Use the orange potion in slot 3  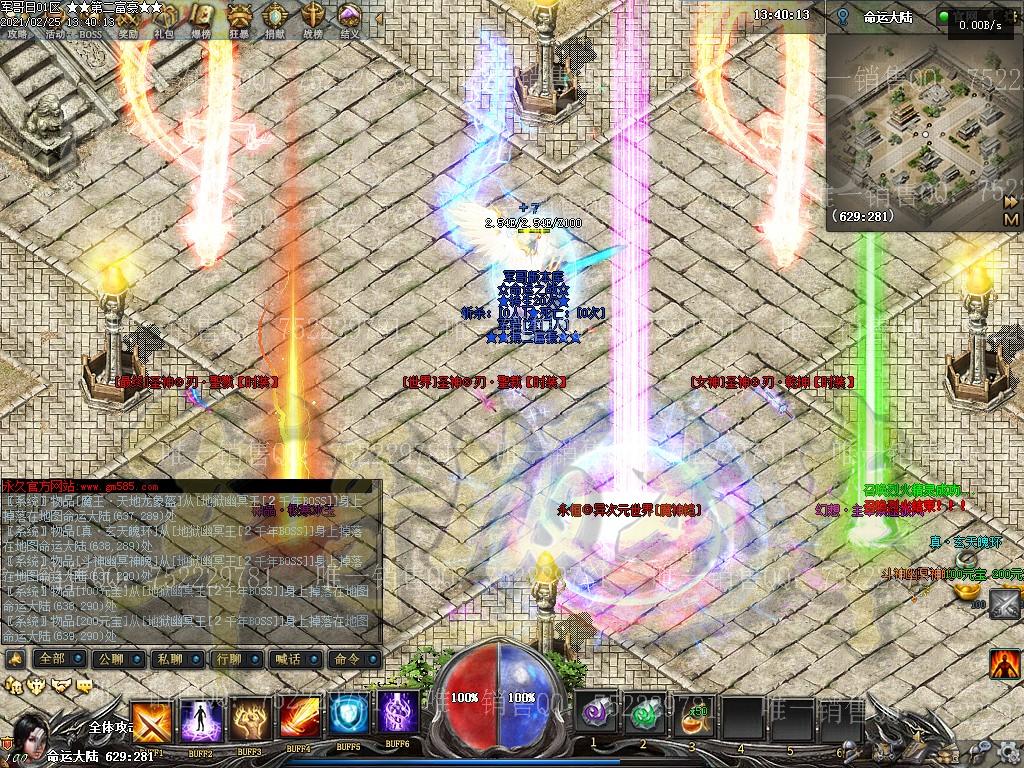click(x=691, y=714)
